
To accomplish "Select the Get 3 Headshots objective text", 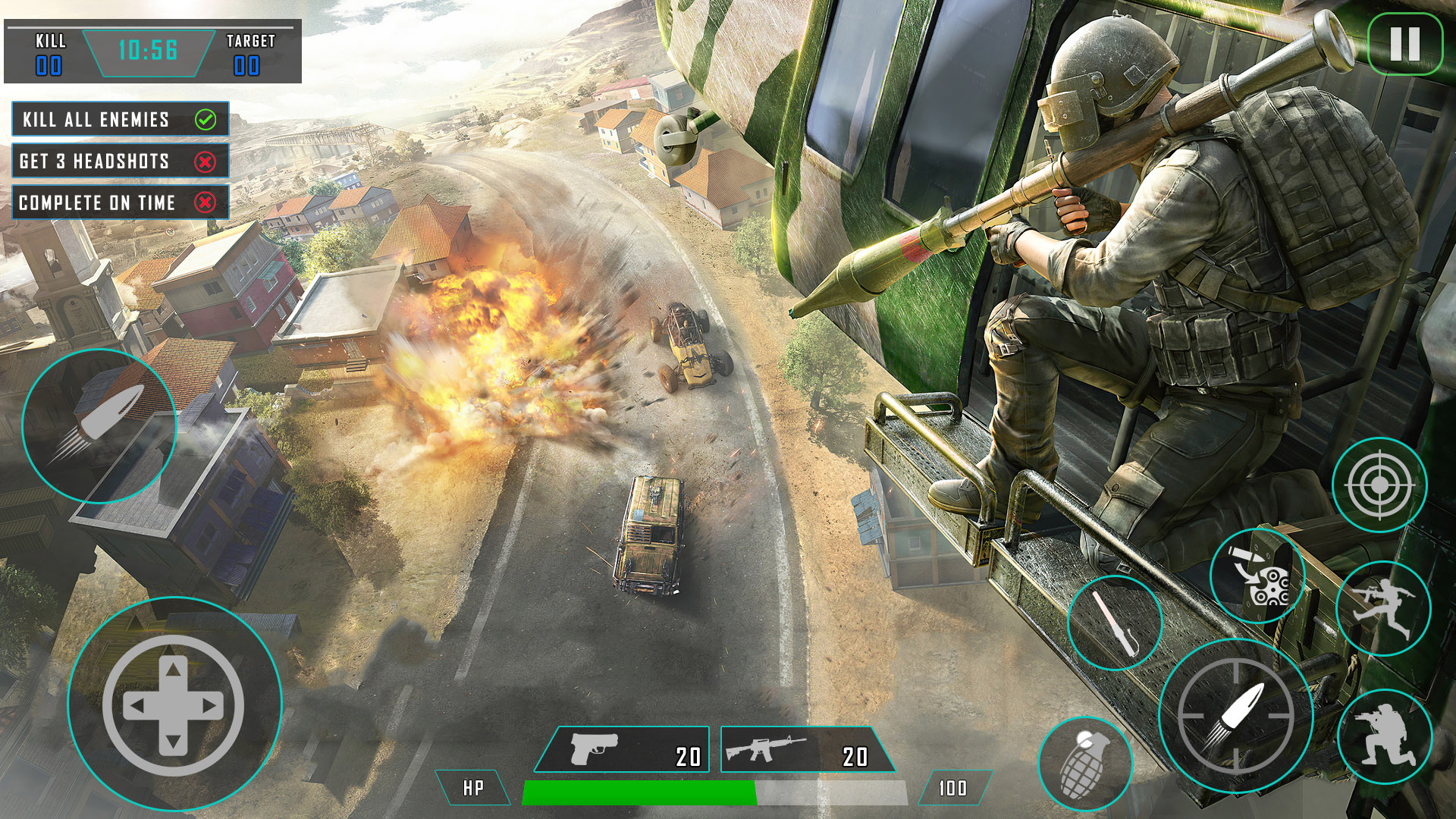I will pos(94,162).
